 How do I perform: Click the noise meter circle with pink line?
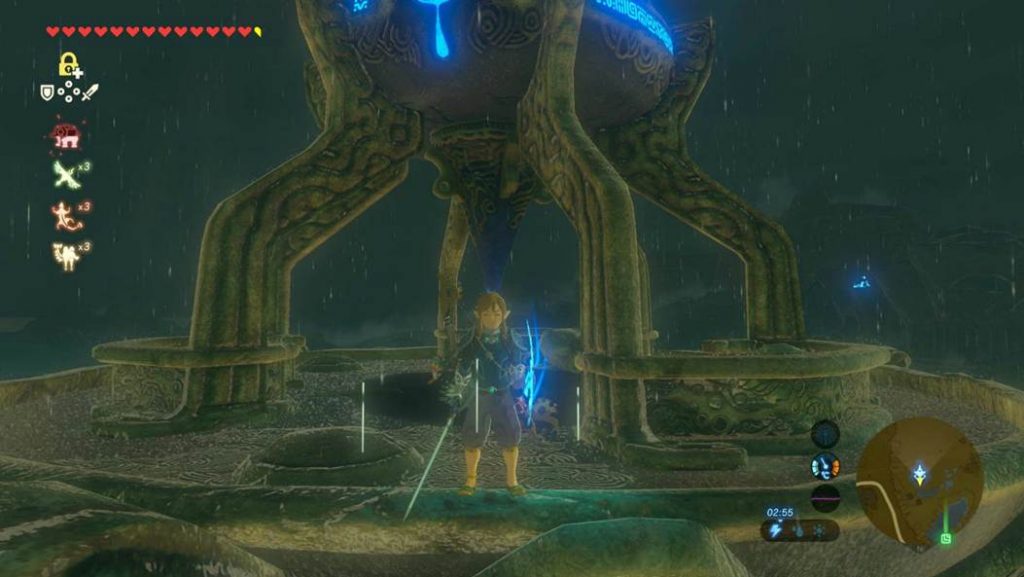pyautogui.click(x=825, y=497)
